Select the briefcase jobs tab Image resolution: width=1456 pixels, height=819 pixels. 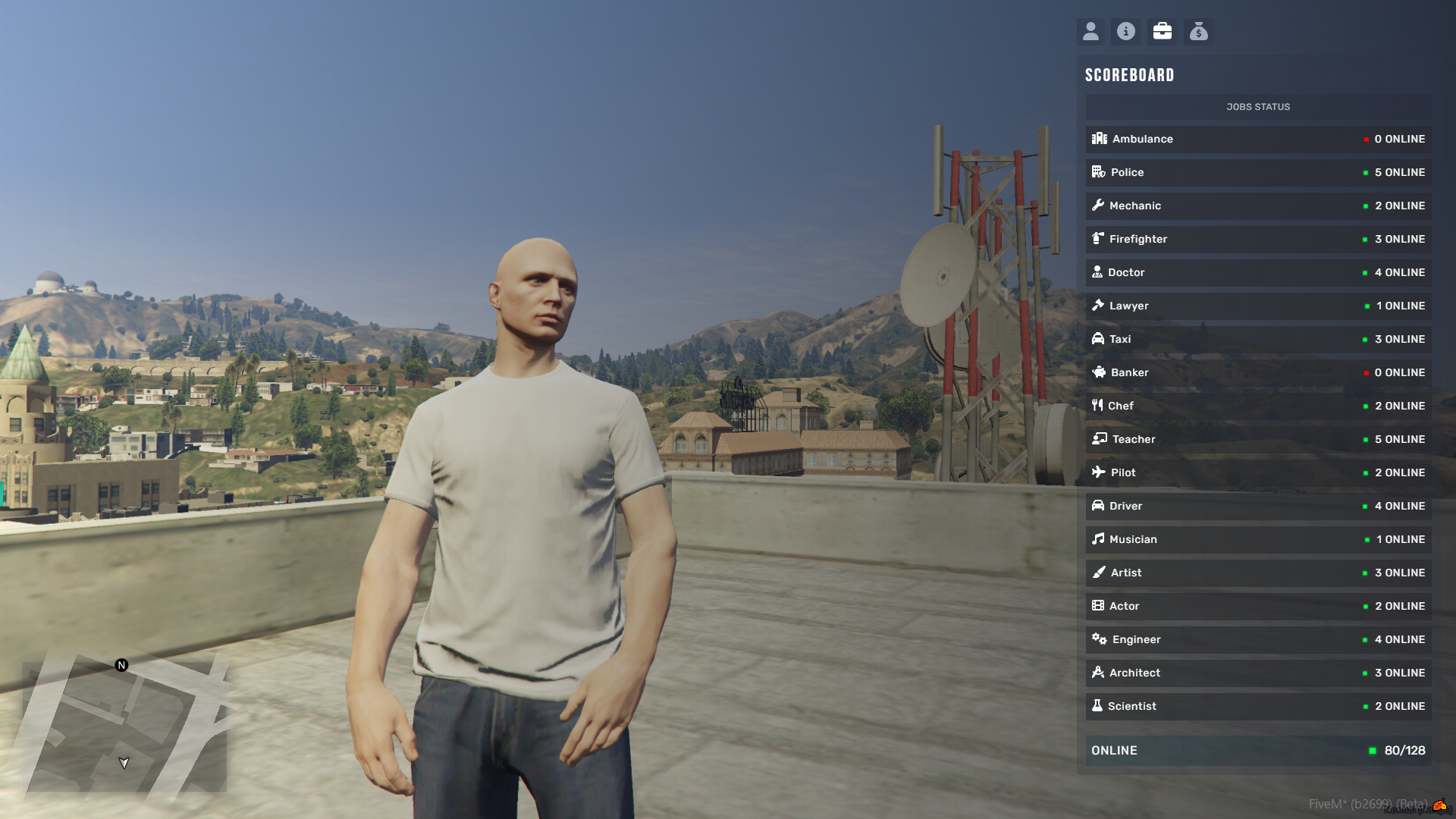tap(1163, 31)
